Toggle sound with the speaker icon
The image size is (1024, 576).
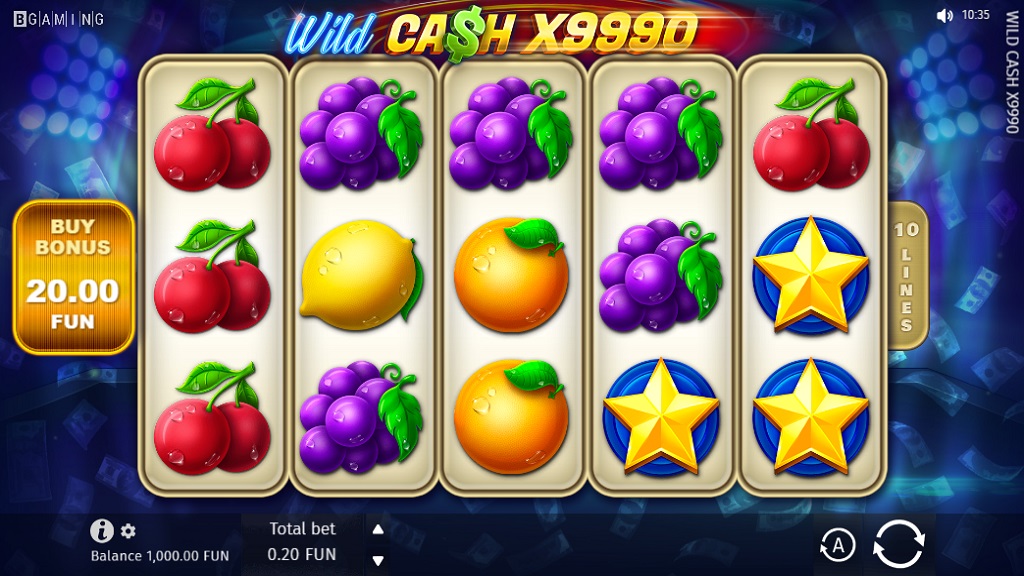point(944,15)
